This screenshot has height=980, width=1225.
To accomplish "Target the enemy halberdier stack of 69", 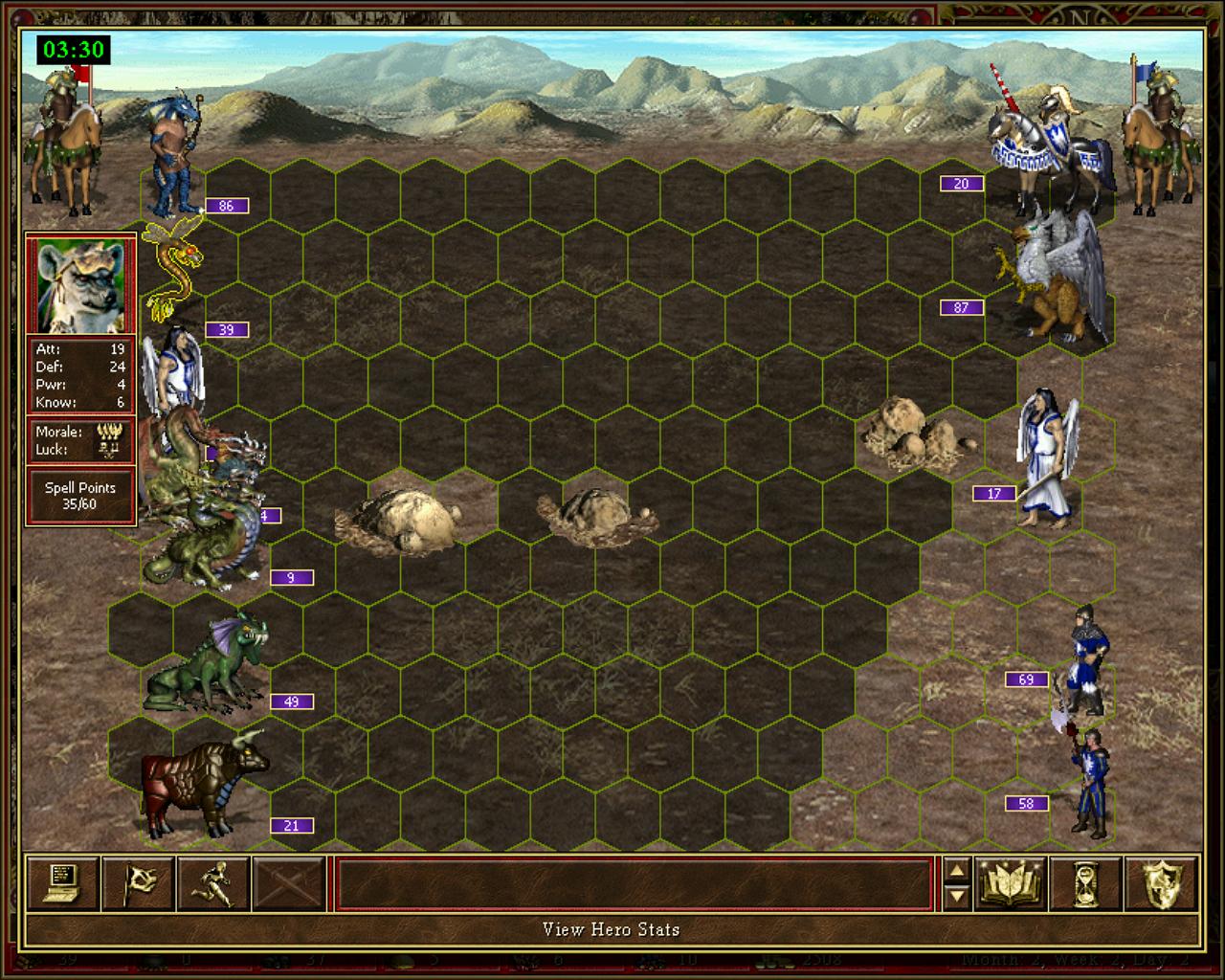I will [x=1088, y=660].
